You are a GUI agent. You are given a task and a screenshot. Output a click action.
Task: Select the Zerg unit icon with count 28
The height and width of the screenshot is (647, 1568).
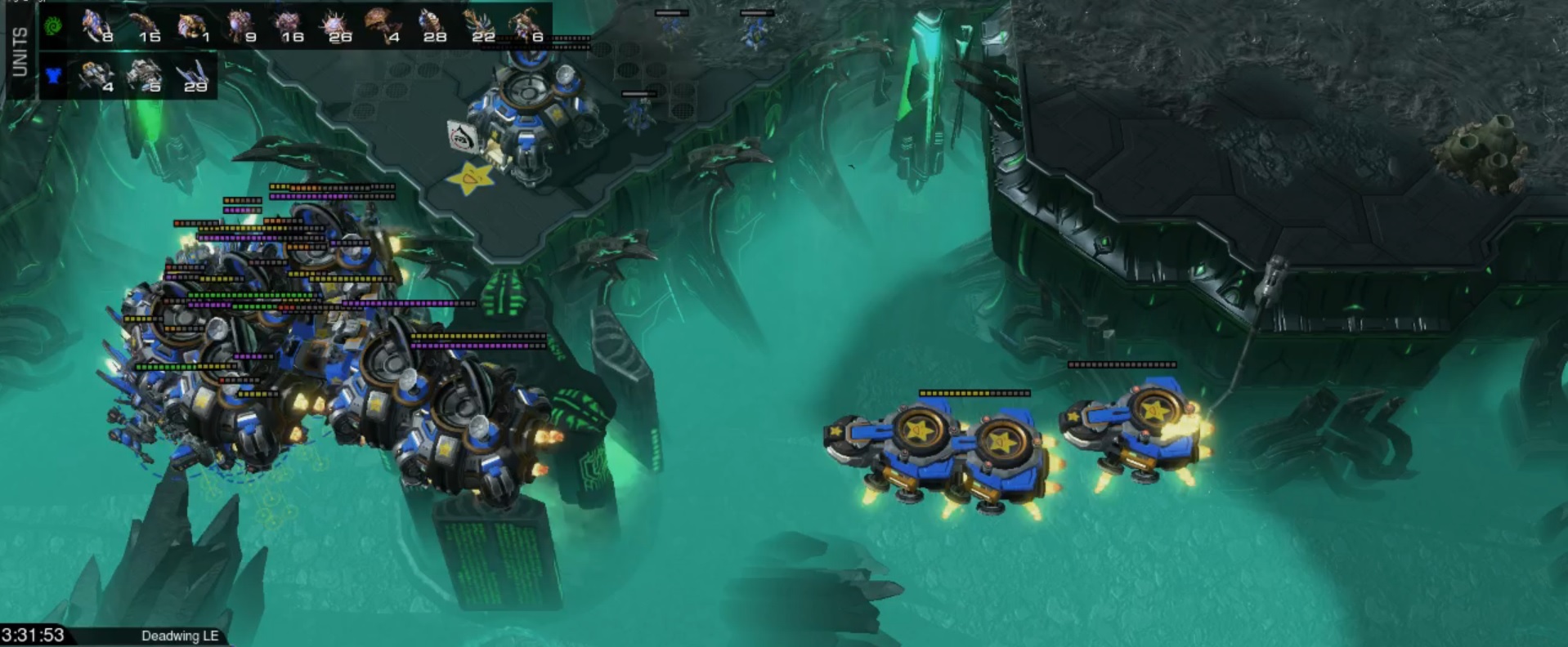[430, 25]
